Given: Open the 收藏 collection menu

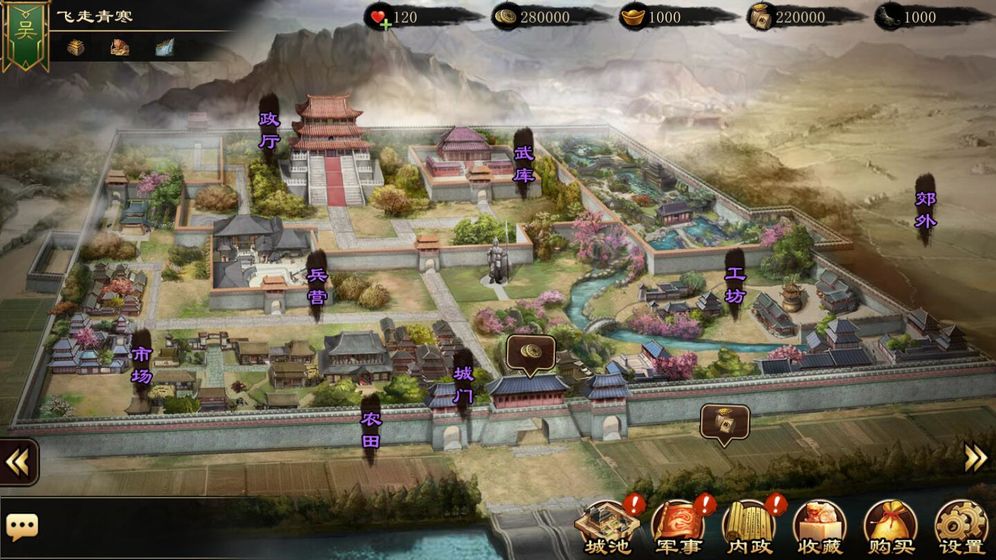Looking at the screenshot, I should coord(819,526).
